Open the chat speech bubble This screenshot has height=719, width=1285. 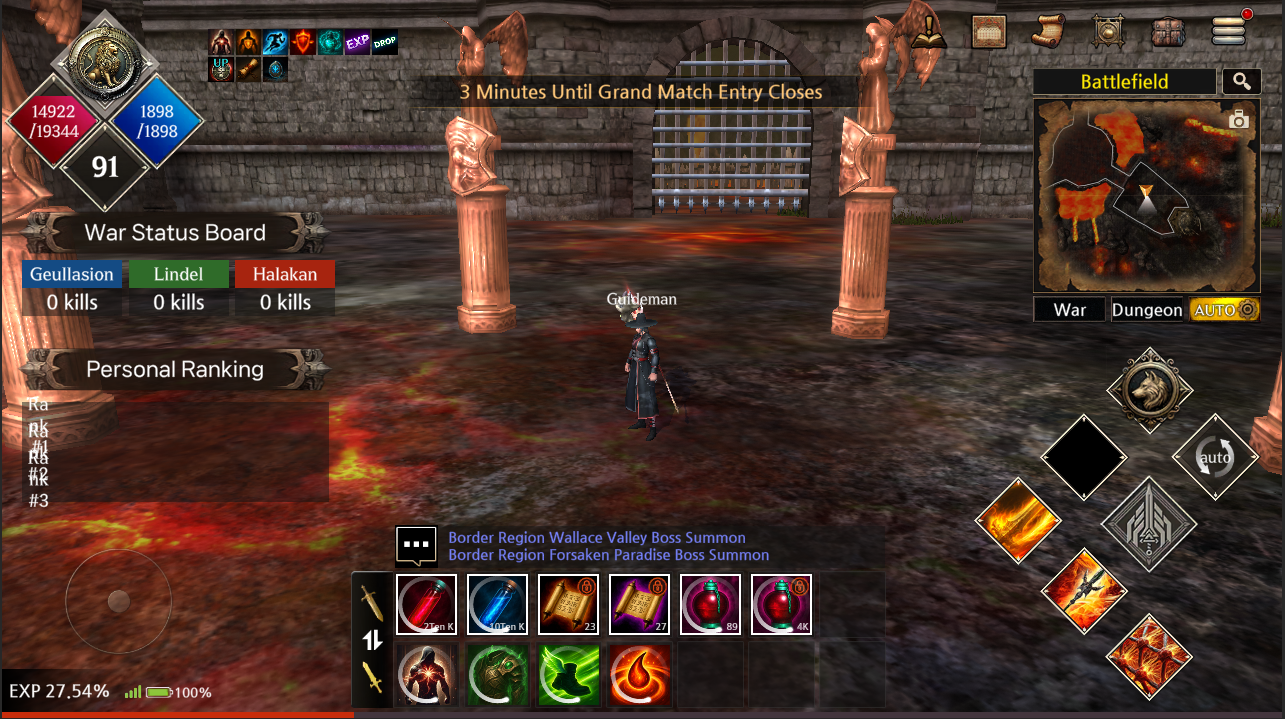(416, 545)
